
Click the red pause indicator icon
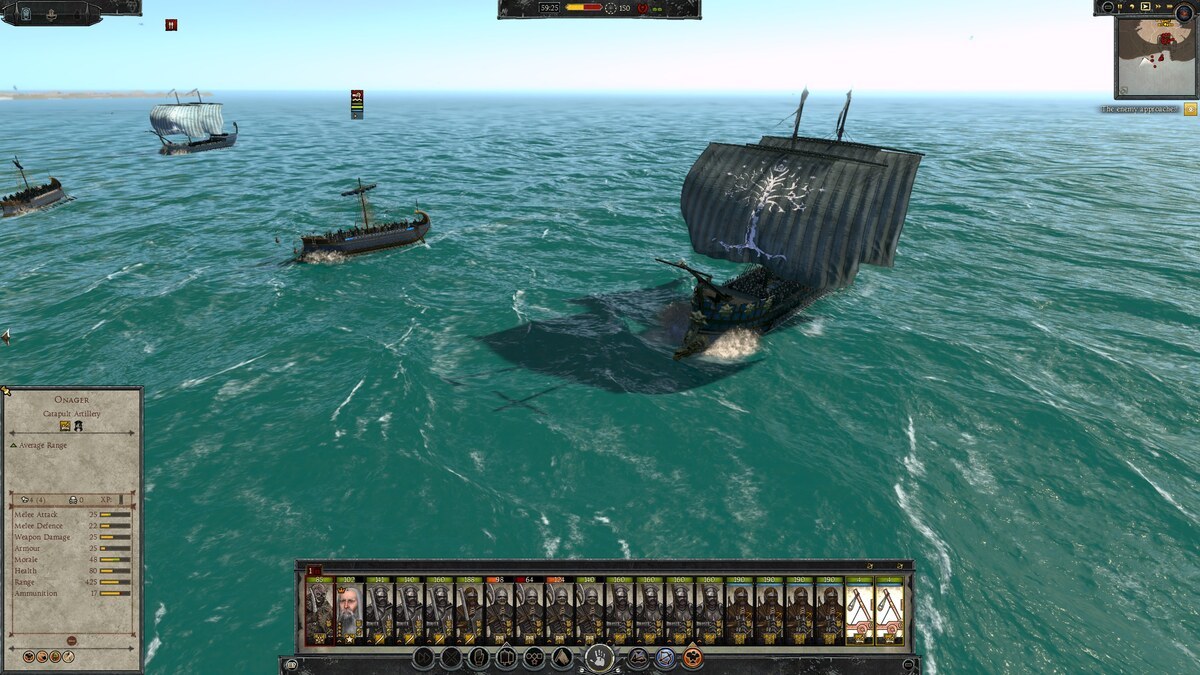pos(171,25)
